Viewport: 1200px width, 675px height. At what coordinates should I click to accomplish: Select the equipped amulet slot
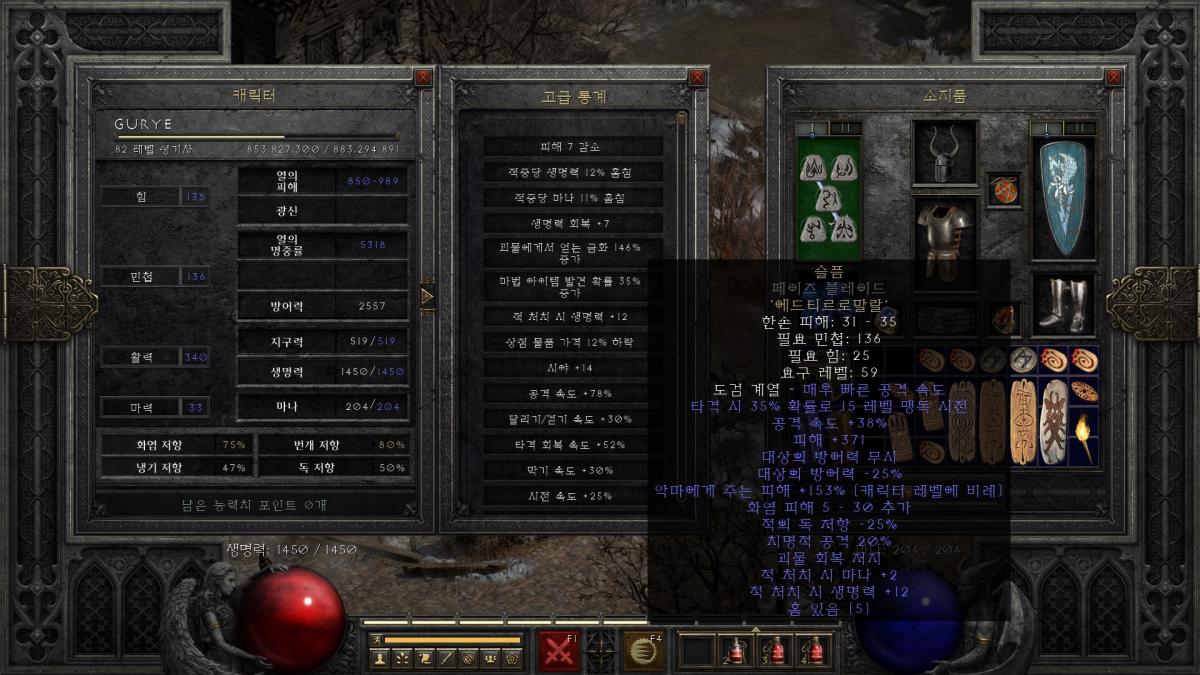(x=1002, y=189)
